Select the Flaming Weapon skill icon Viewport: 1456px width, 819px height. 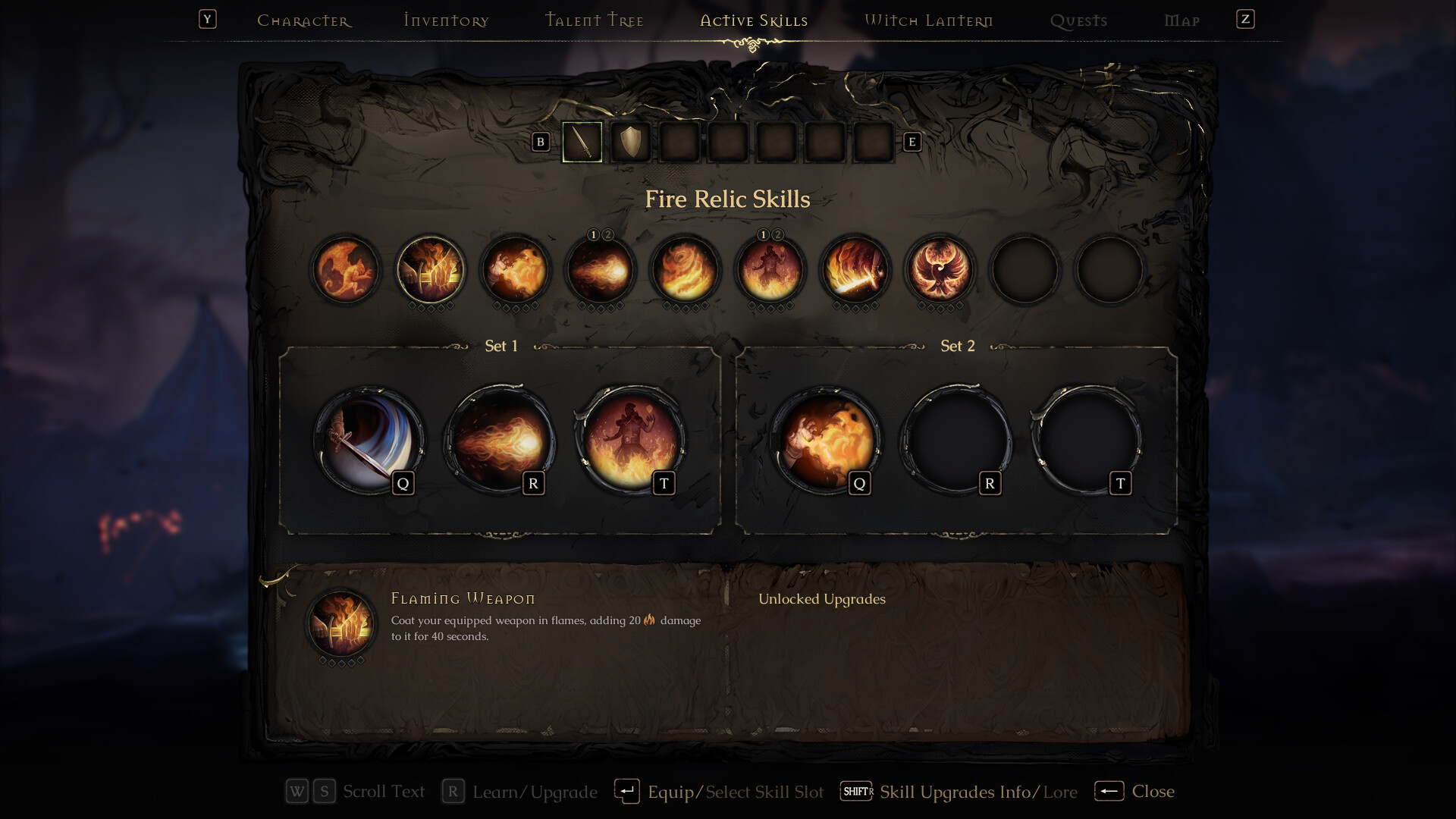pyautogui.click(x=431, y=270)
